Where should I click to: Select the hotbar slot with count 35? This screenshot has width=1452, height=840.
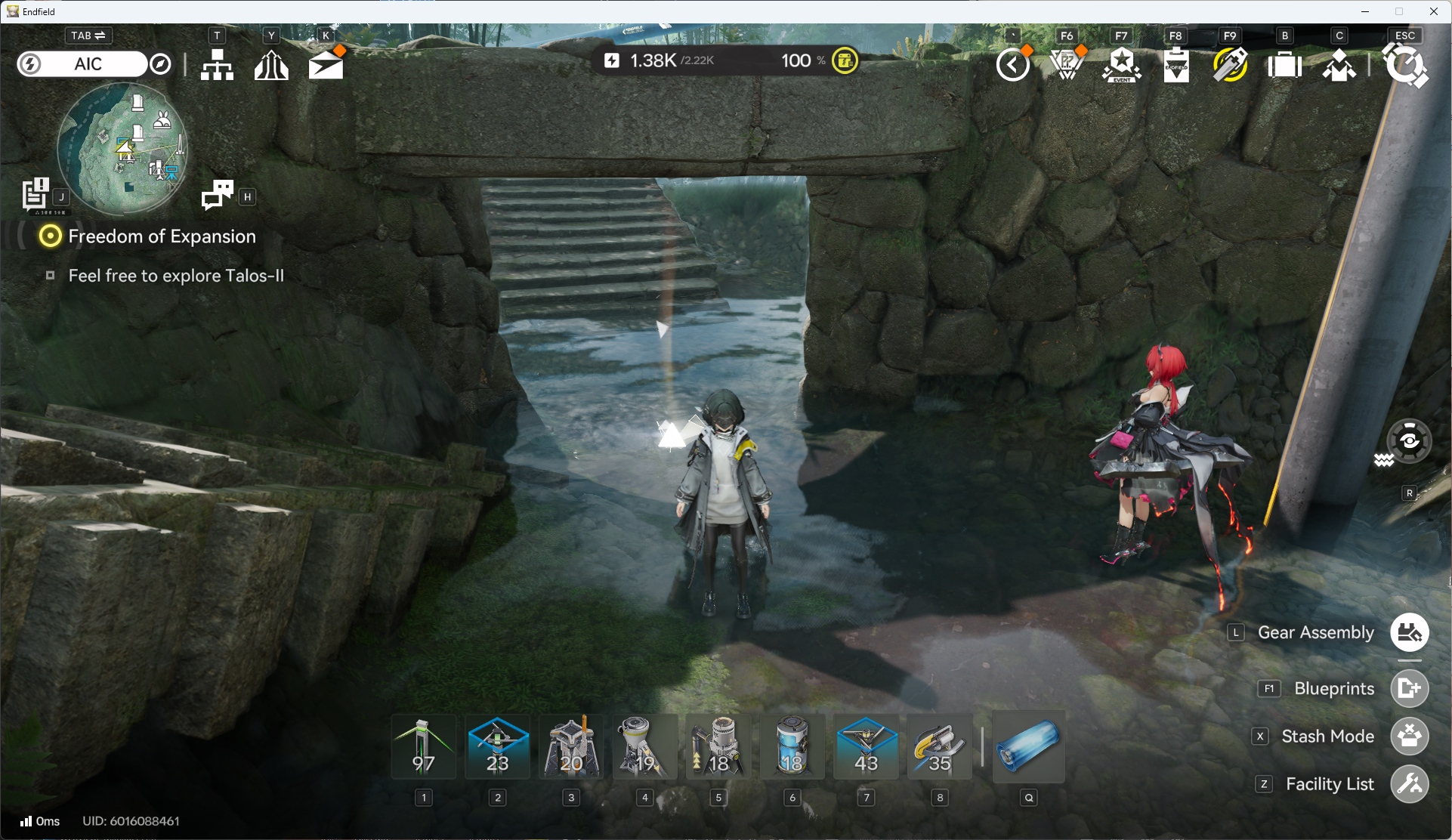coord(940,747)
